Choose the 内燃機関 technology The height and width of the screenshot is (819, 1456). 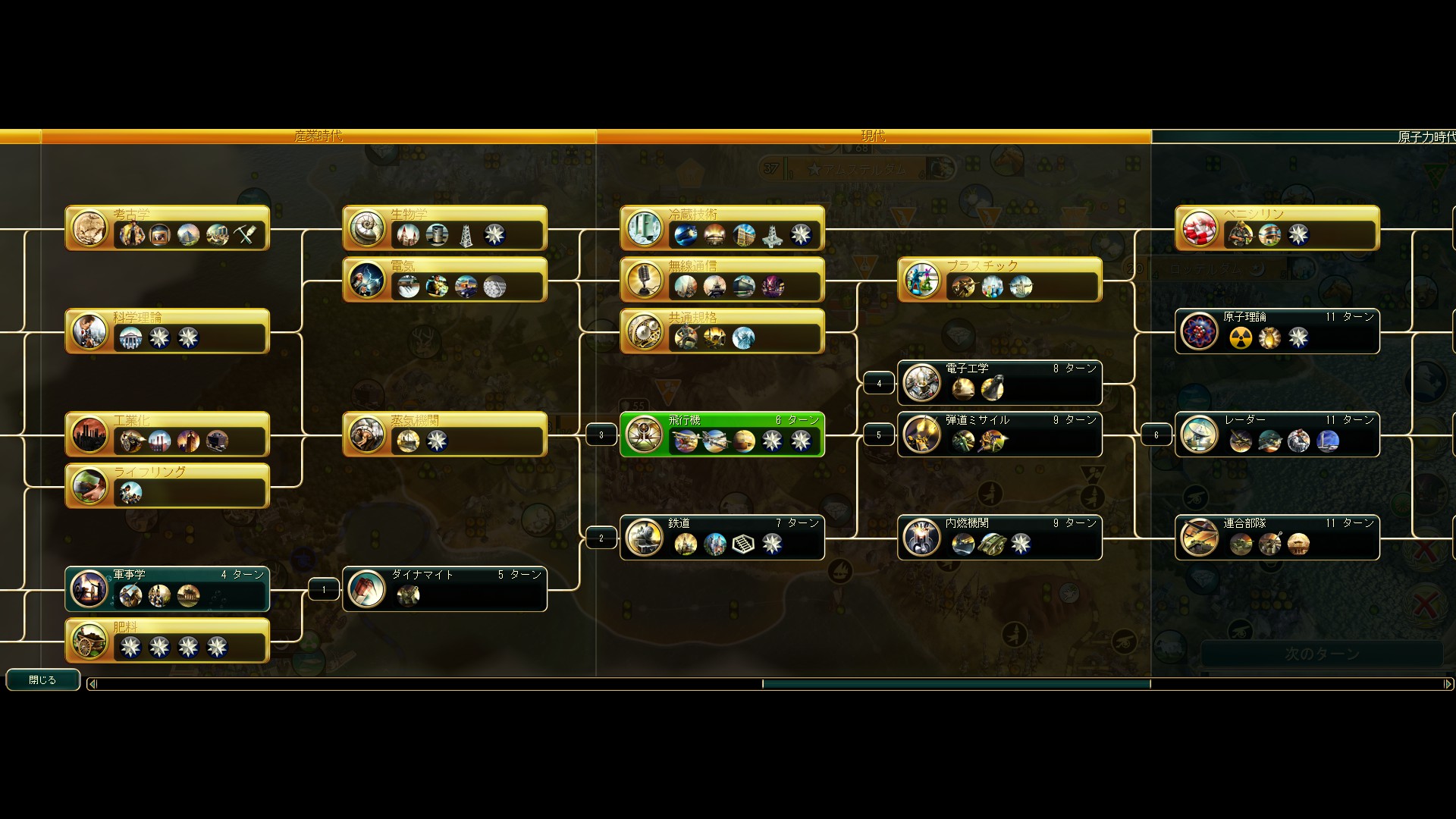pyautogui.click(x=999, y=538)
